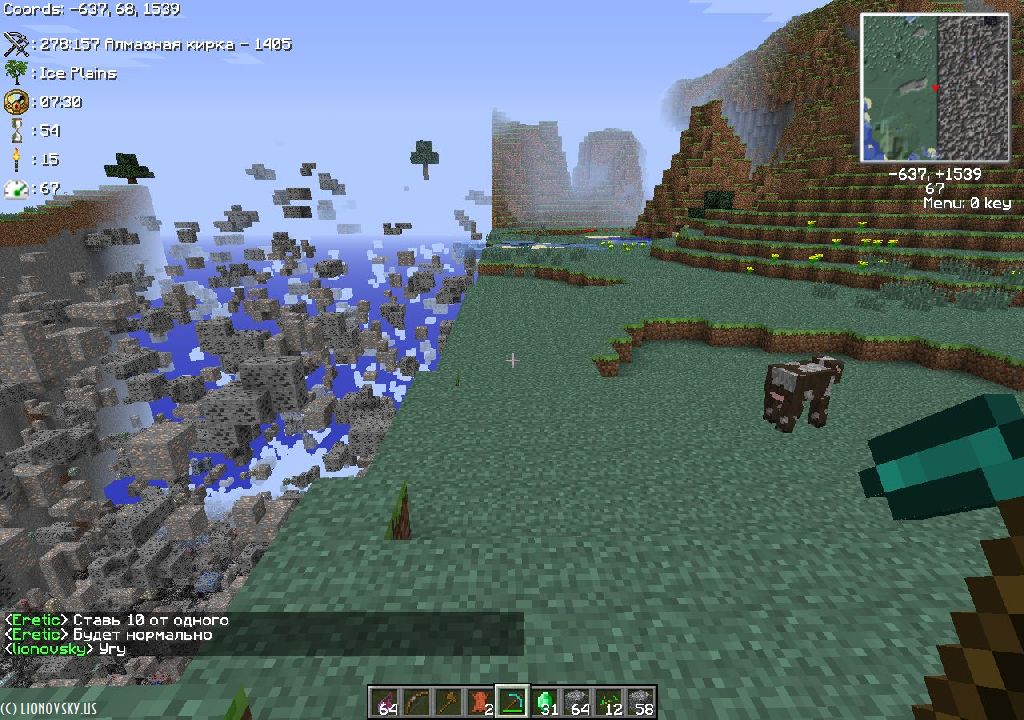Select the orange item stack of 2
1024x720 pixels.
click(x=480, y=702)
